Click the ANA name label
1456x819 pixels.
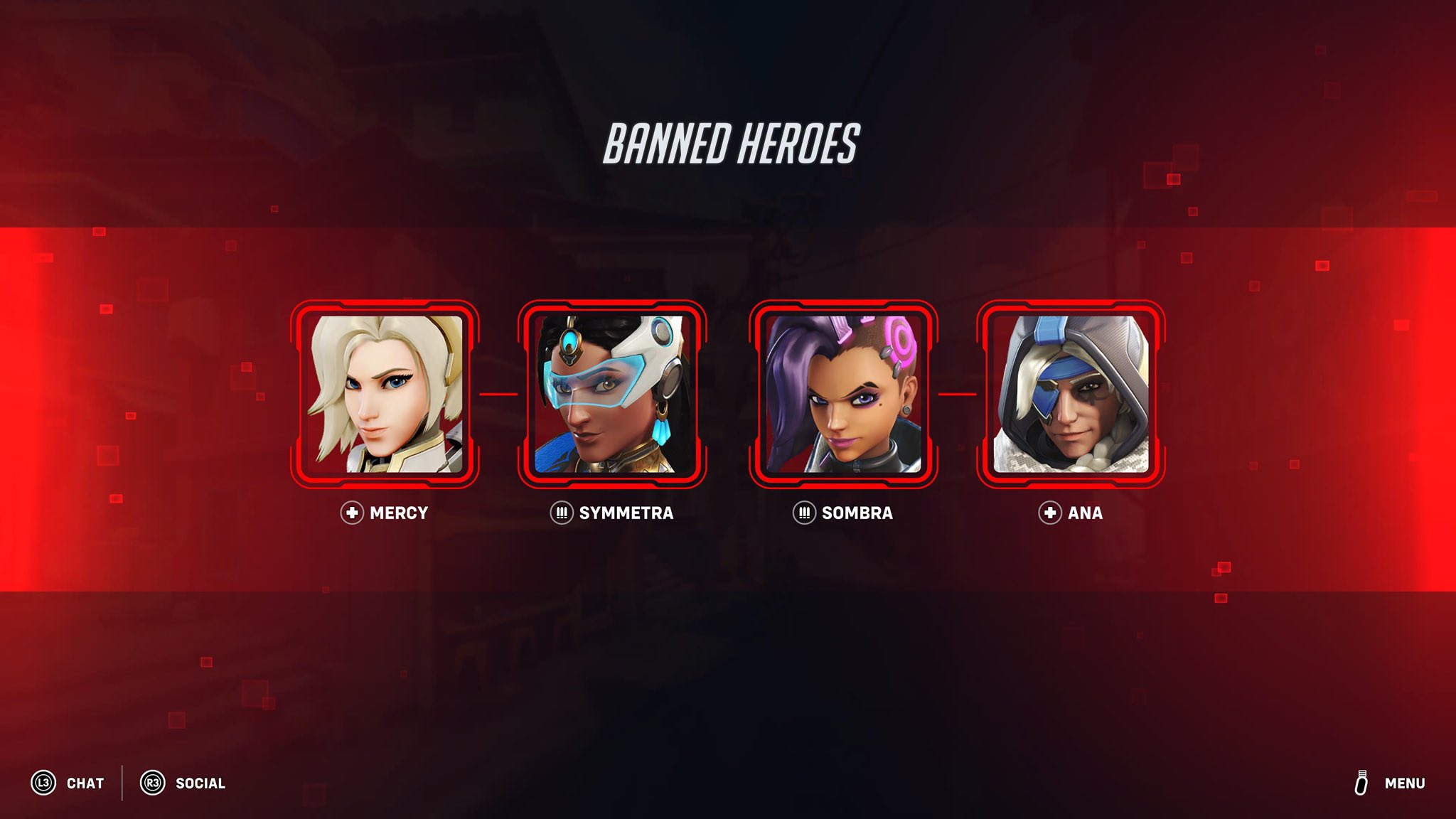(1085, 513)
